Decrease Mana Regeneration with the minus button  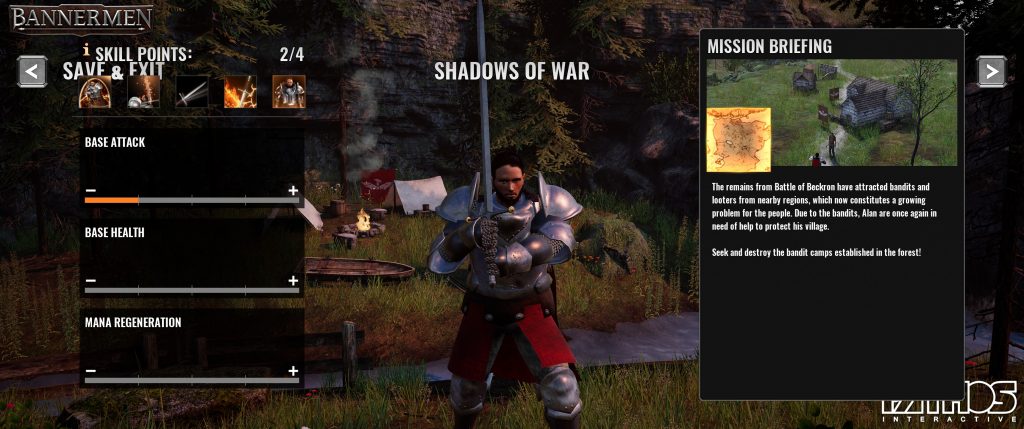91,371
